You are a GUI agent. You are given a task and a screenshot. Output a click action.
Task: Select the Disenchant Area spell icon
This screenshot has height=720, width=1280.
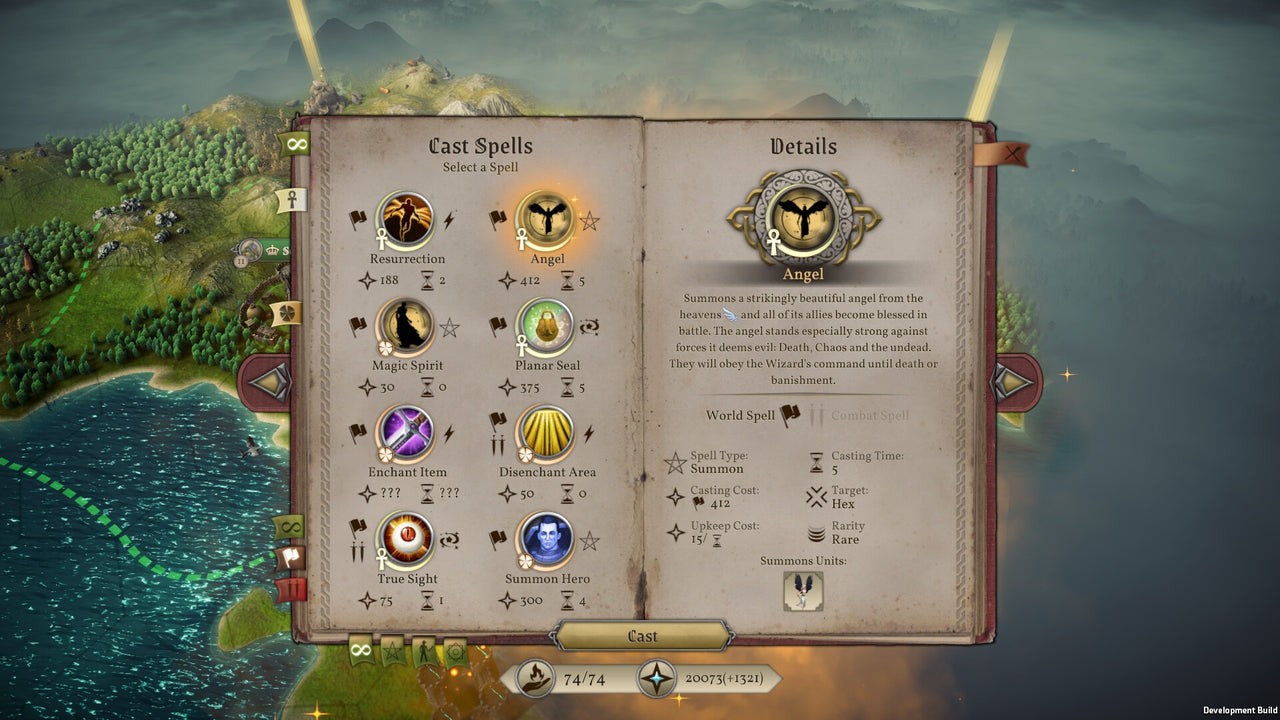545,432
